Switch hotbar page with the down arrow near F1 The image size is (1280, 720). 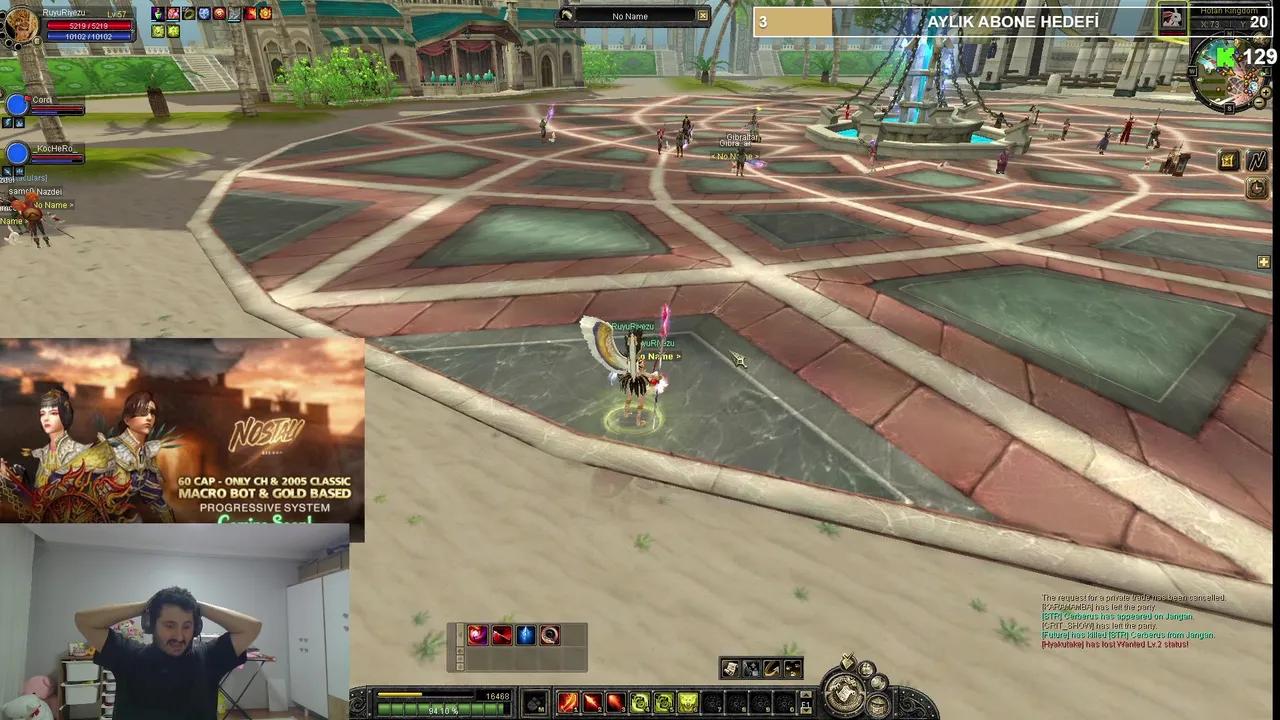(805, 711)
